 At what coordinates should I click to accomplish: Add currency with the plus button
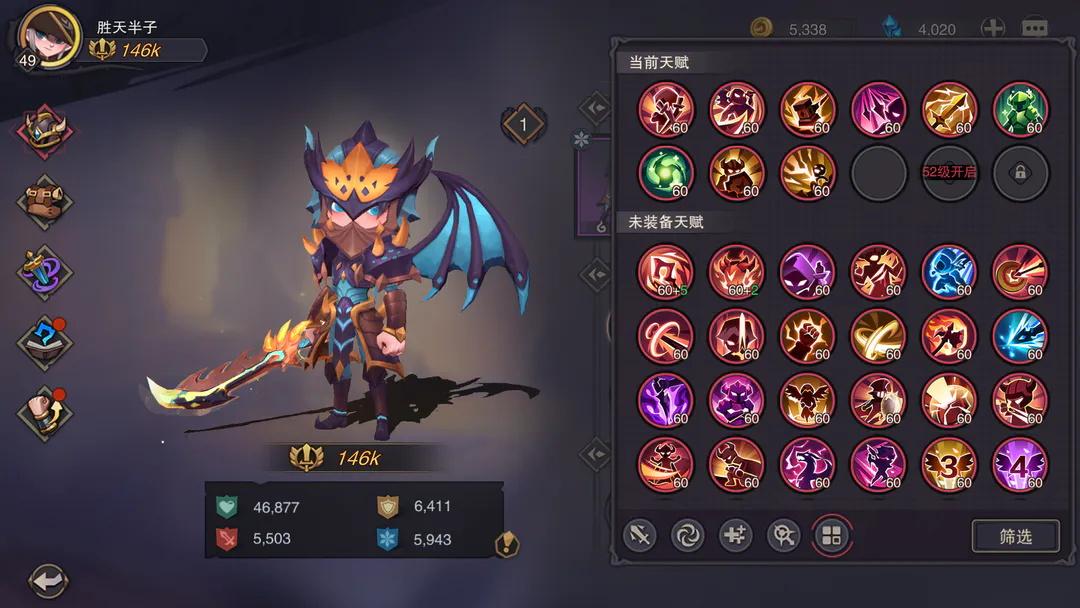click(992, 28)
